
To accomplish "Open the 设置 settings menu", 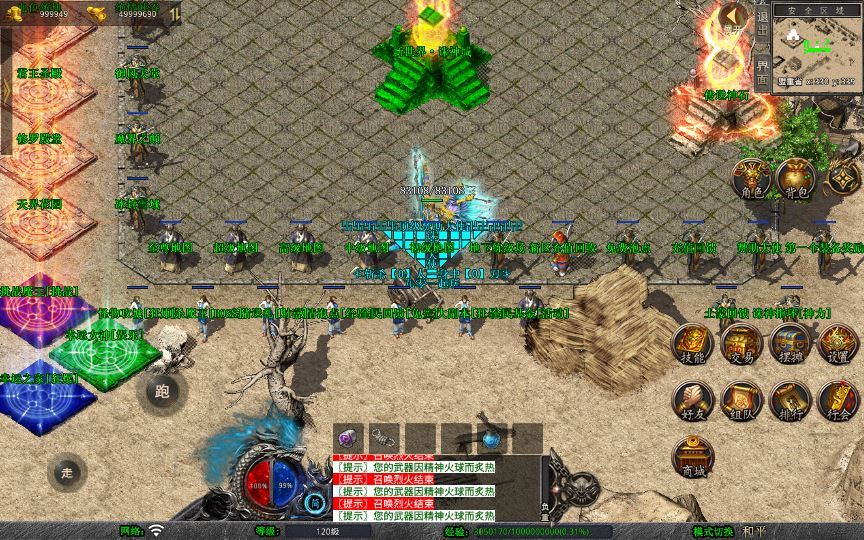I will (x=838, y=345).
